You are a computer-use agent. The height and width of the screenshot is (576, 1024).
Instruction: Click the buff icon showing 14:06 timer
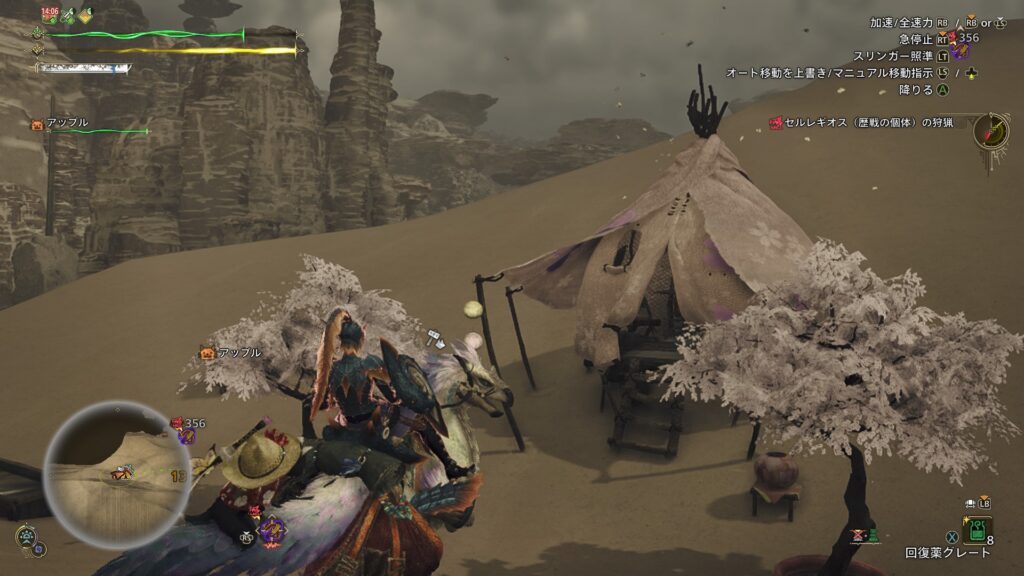coord(49,15)
